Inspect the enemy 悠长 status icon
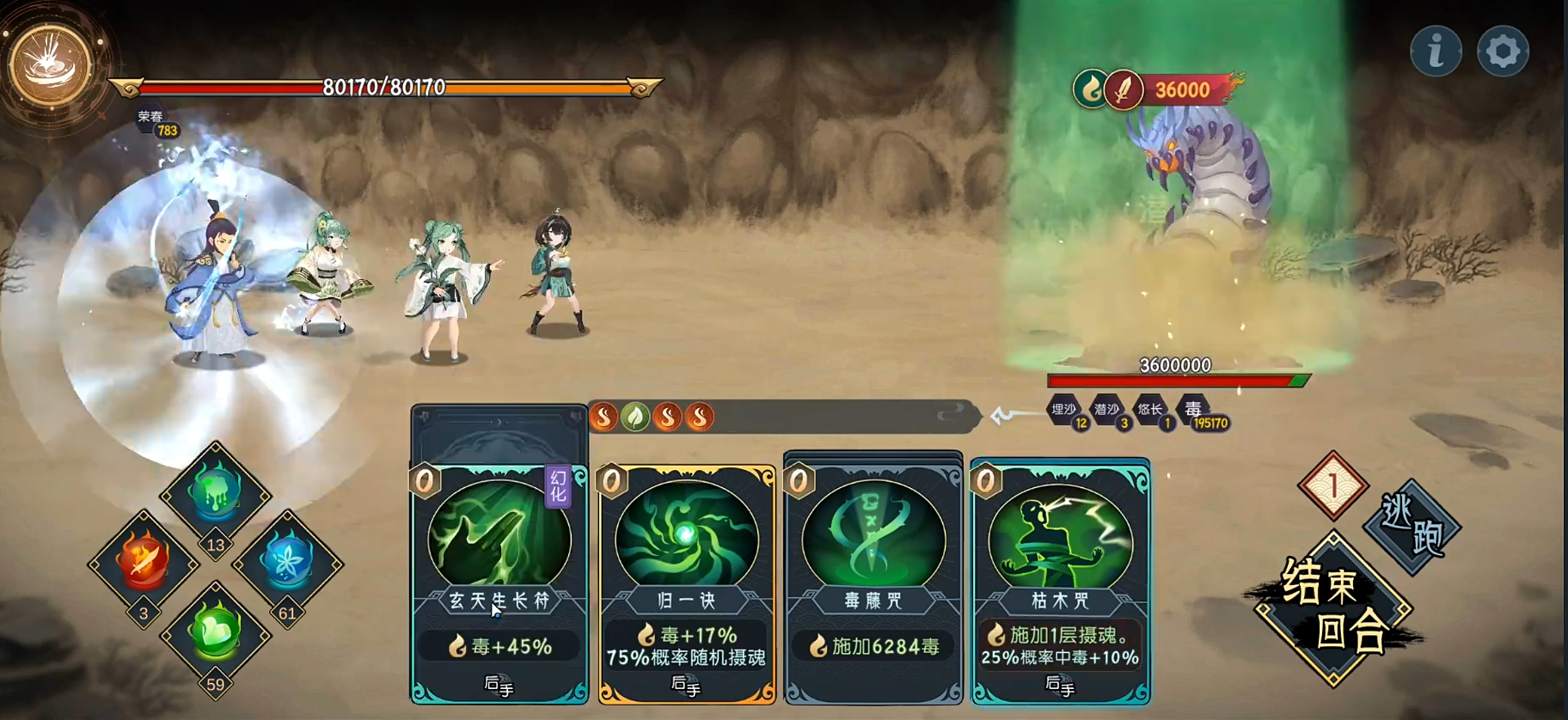Image resolution: width=1568 pixels, height=720 pixels. point(1150,410)
